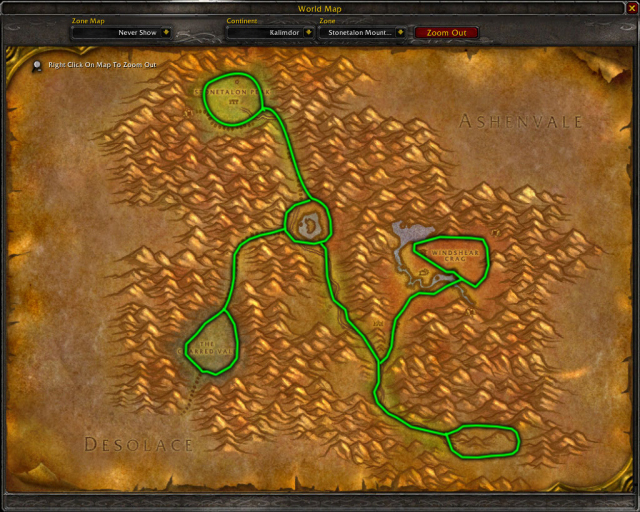Click the red Zoom Out button
The width and height of the screenshot is (640, 512).
(446, 32)
